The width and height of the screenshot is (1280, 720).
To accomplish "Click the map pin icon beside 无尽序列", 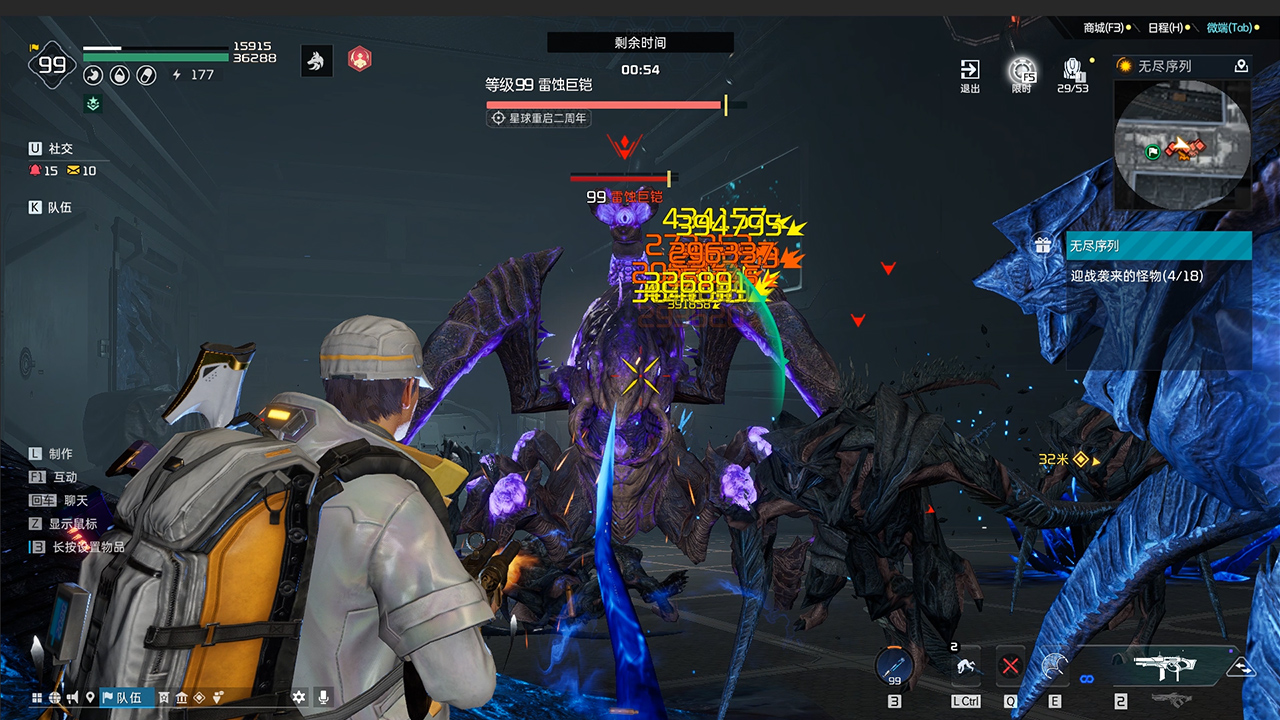I will coord(1243,66).
